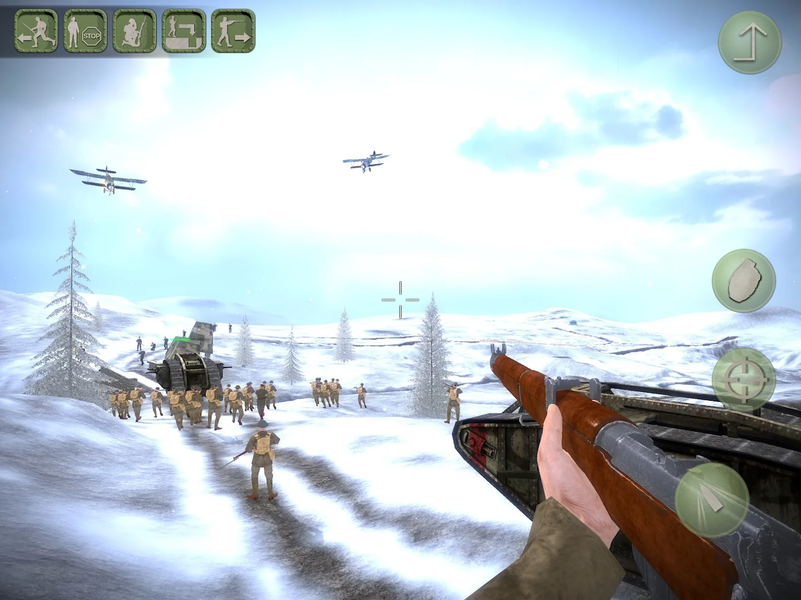This screenshot has height=600, width=801.
Task: Order squad to advance with the aiming-soldier icon
Action: [233, 30]
